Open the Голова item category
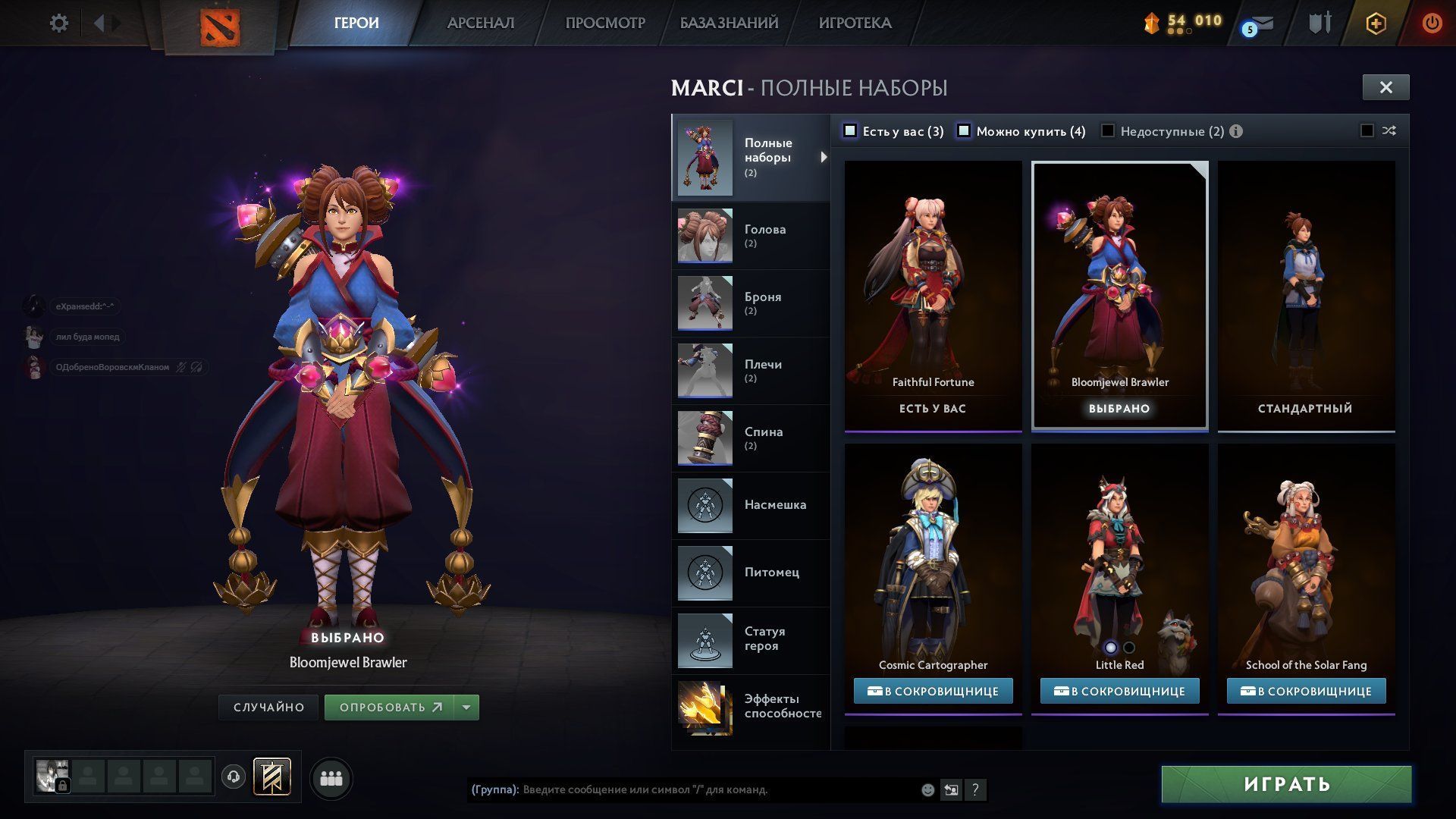This screenshot has height=819, width=1456. [750, 236]
